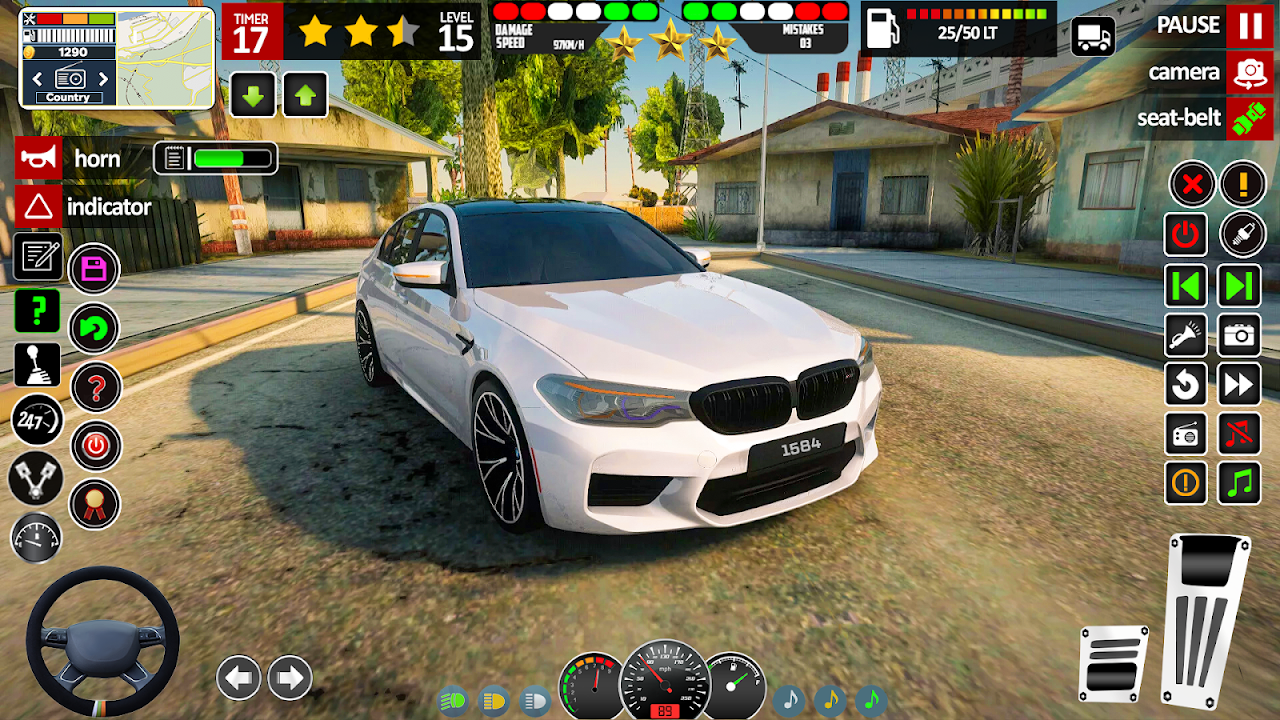
Task: Click the pink save floppy disk icon
Action: point(94,269)
